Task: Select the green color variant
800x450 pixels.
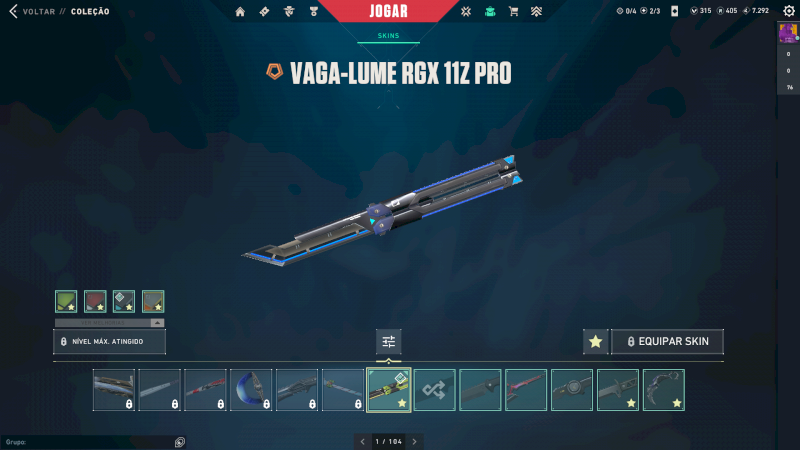Action: tap(66, 300)
